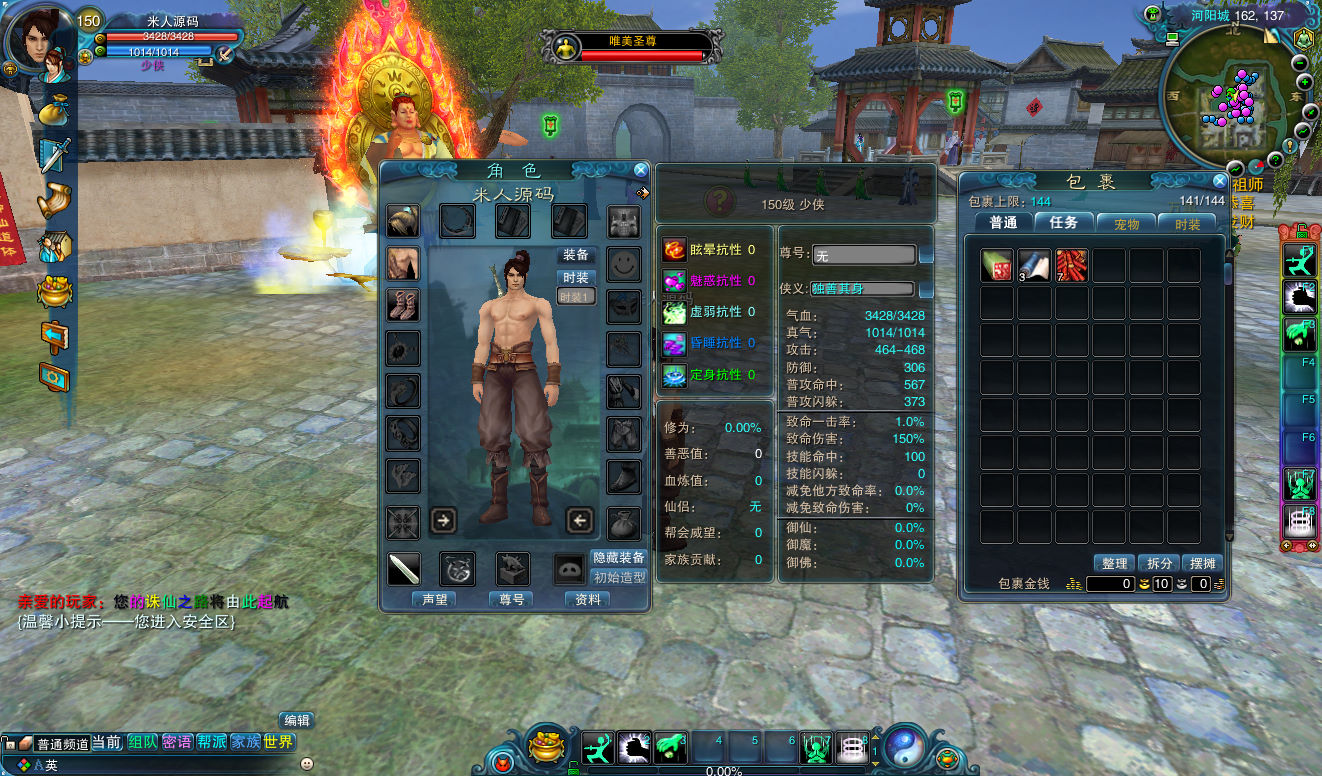Image resolution: width=1322 pixels, height=776 pixels.
Task: Switch to 时装 costume view on character
Action: [576, 277]
